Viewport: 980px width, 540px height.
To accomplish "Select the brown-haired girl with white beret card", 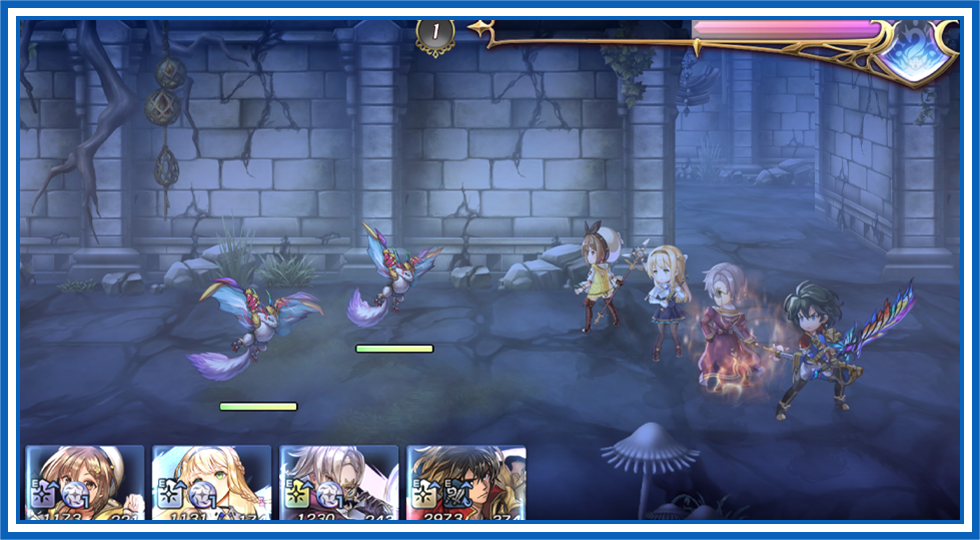I will click(x=85, y=483).
